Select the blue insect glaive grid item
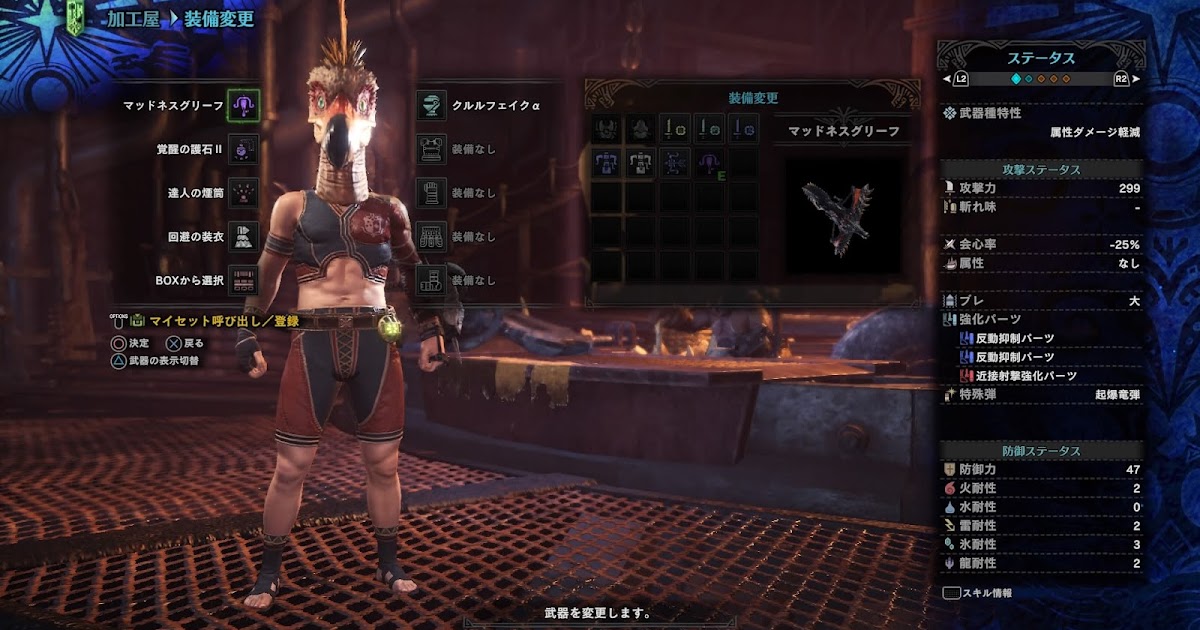The width and height of the screenshot is (1200, 630). (675, 163)
